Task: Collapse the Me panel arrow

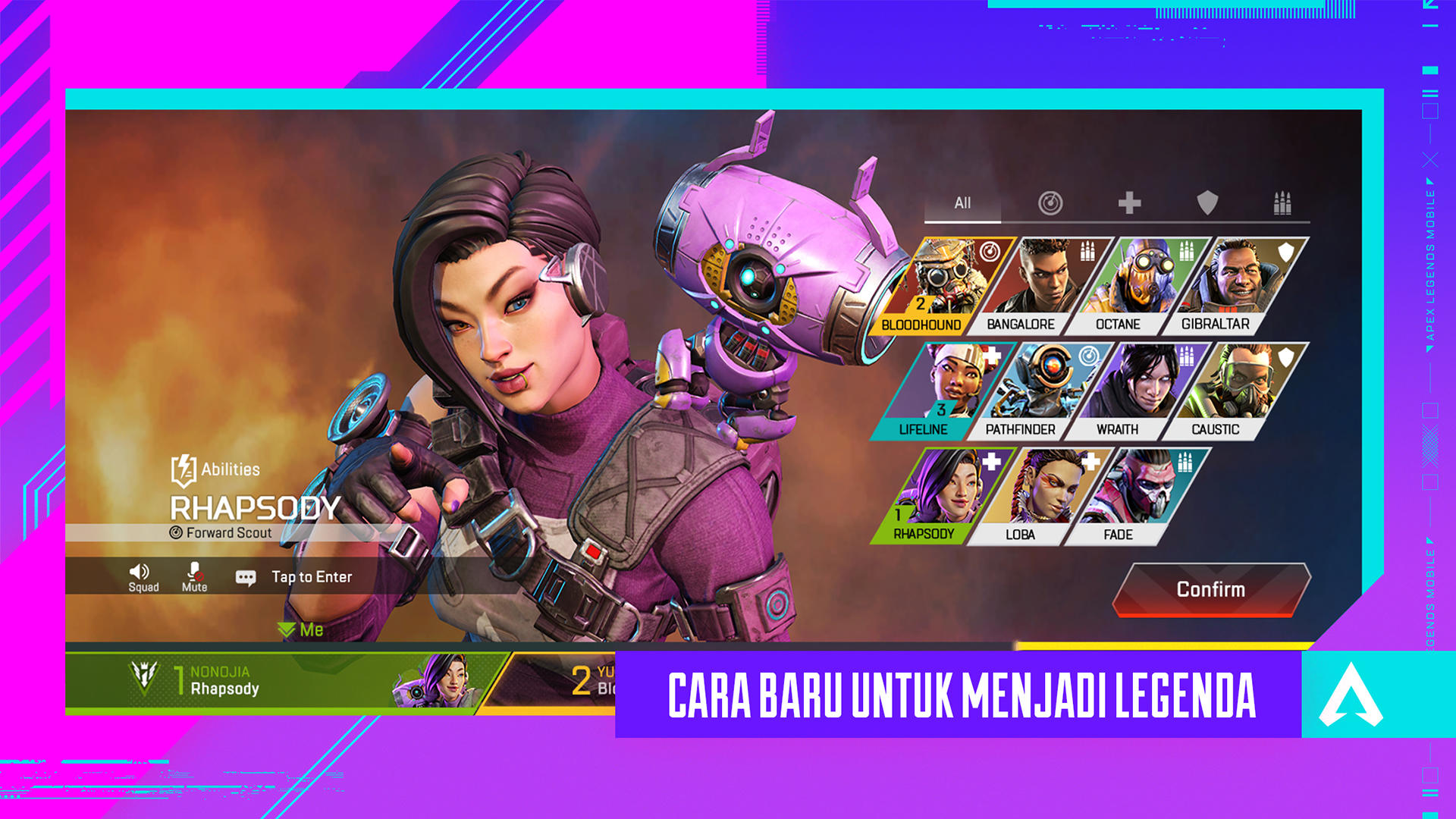Action: (x=287, y=629)
